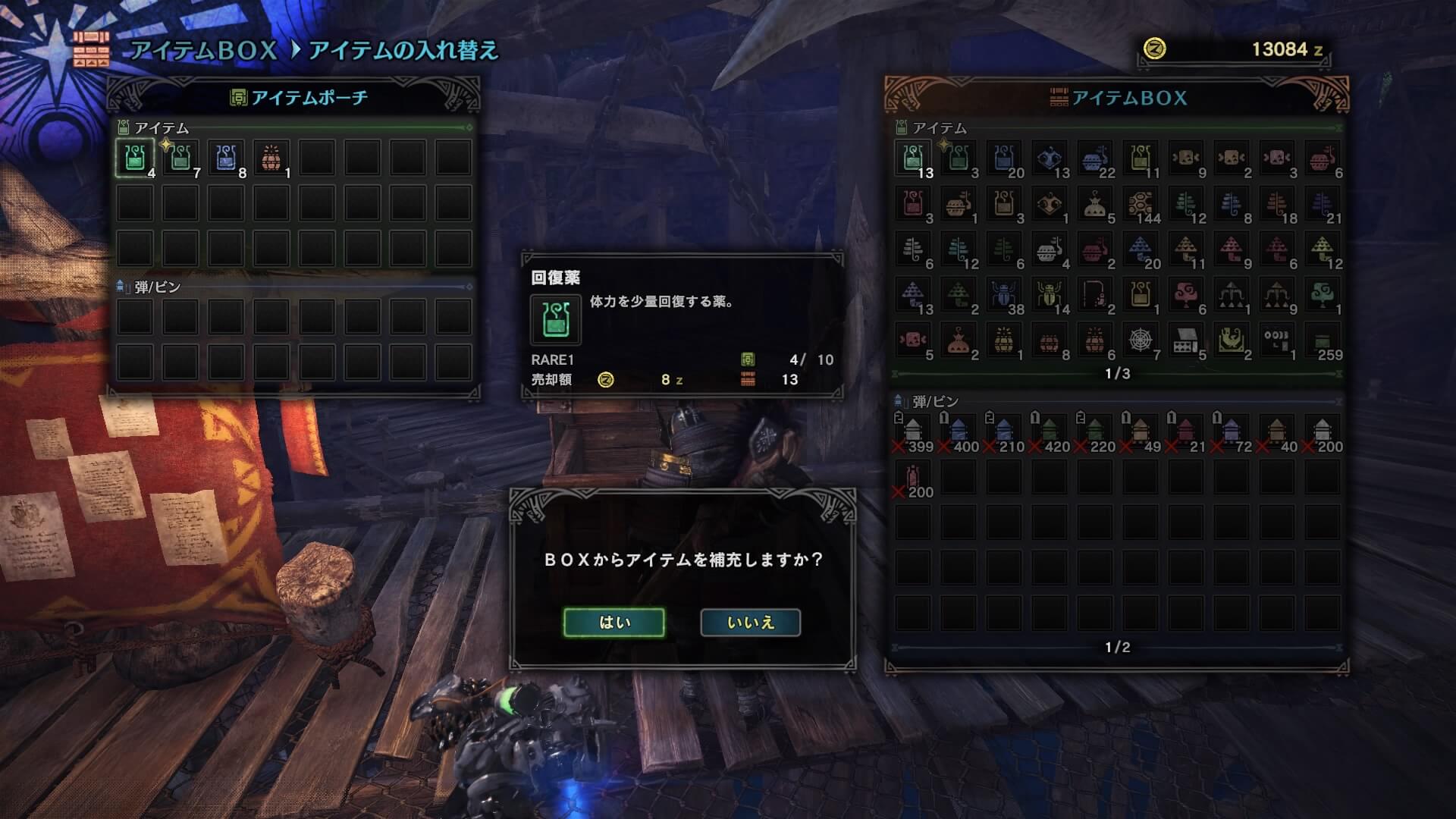Pick the blue beetle stack of 38

tap(1004, 295)
